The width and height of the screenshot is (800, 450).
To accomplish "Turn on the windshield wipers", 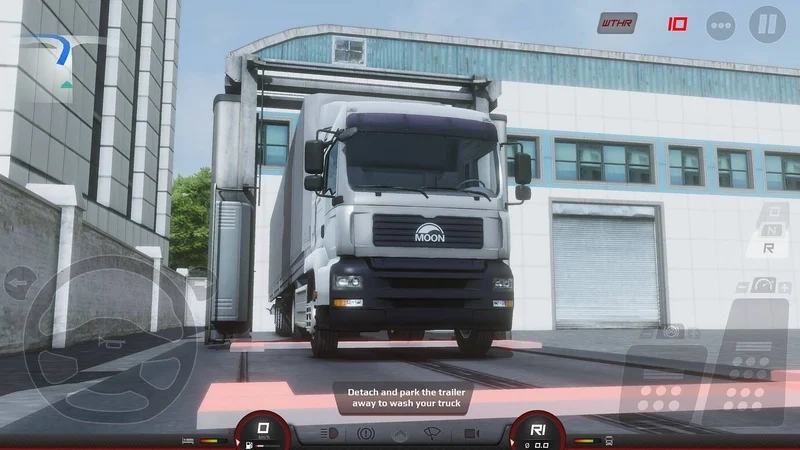I will pos(433,434).
